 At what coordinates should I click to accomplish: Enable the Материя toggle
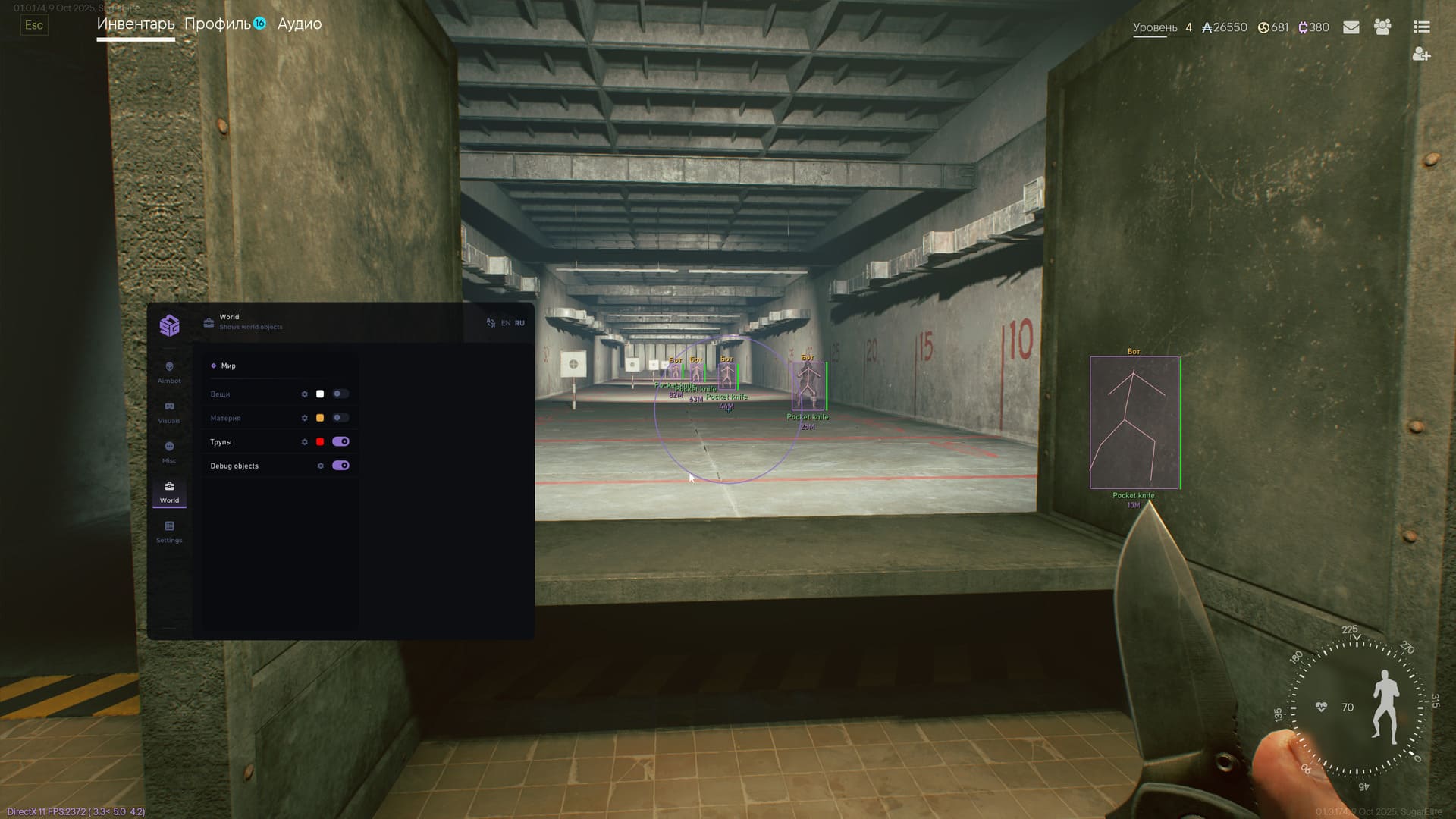coord(340,418)
